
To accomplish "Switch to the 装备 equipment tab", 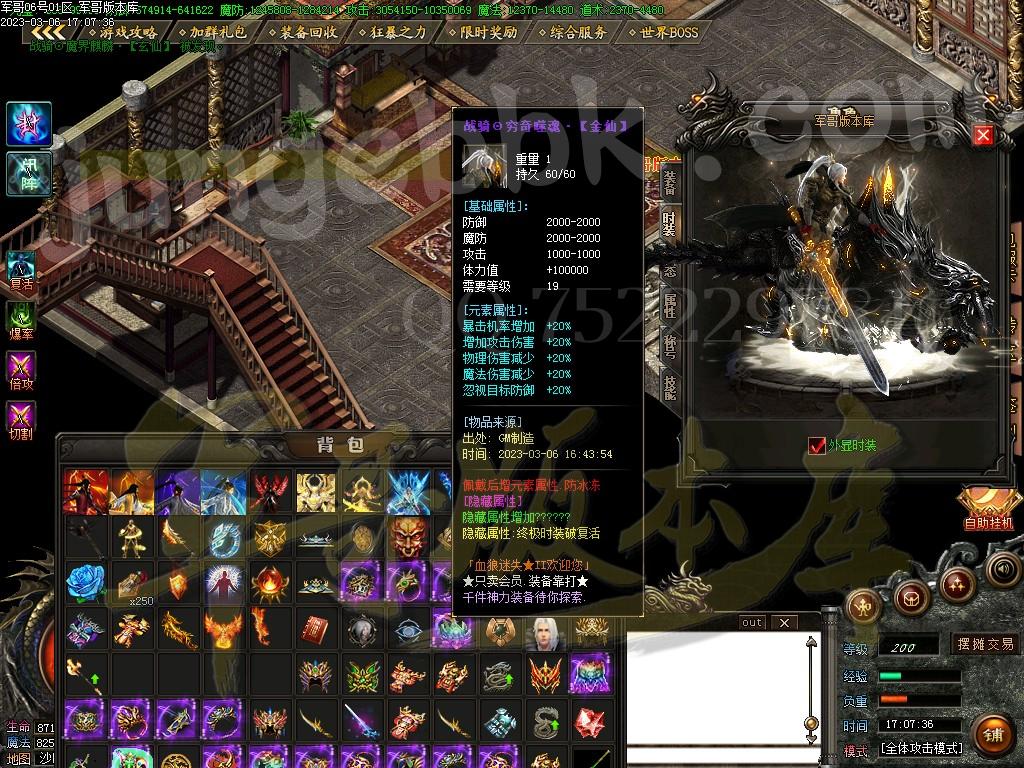I will coord(669,182).
